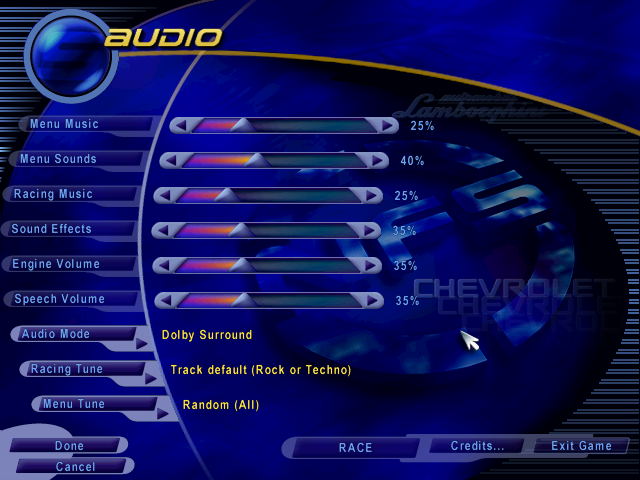Raise Menu Sounds using its right arrow
The image size is (640, 480).
pos(377,160)
